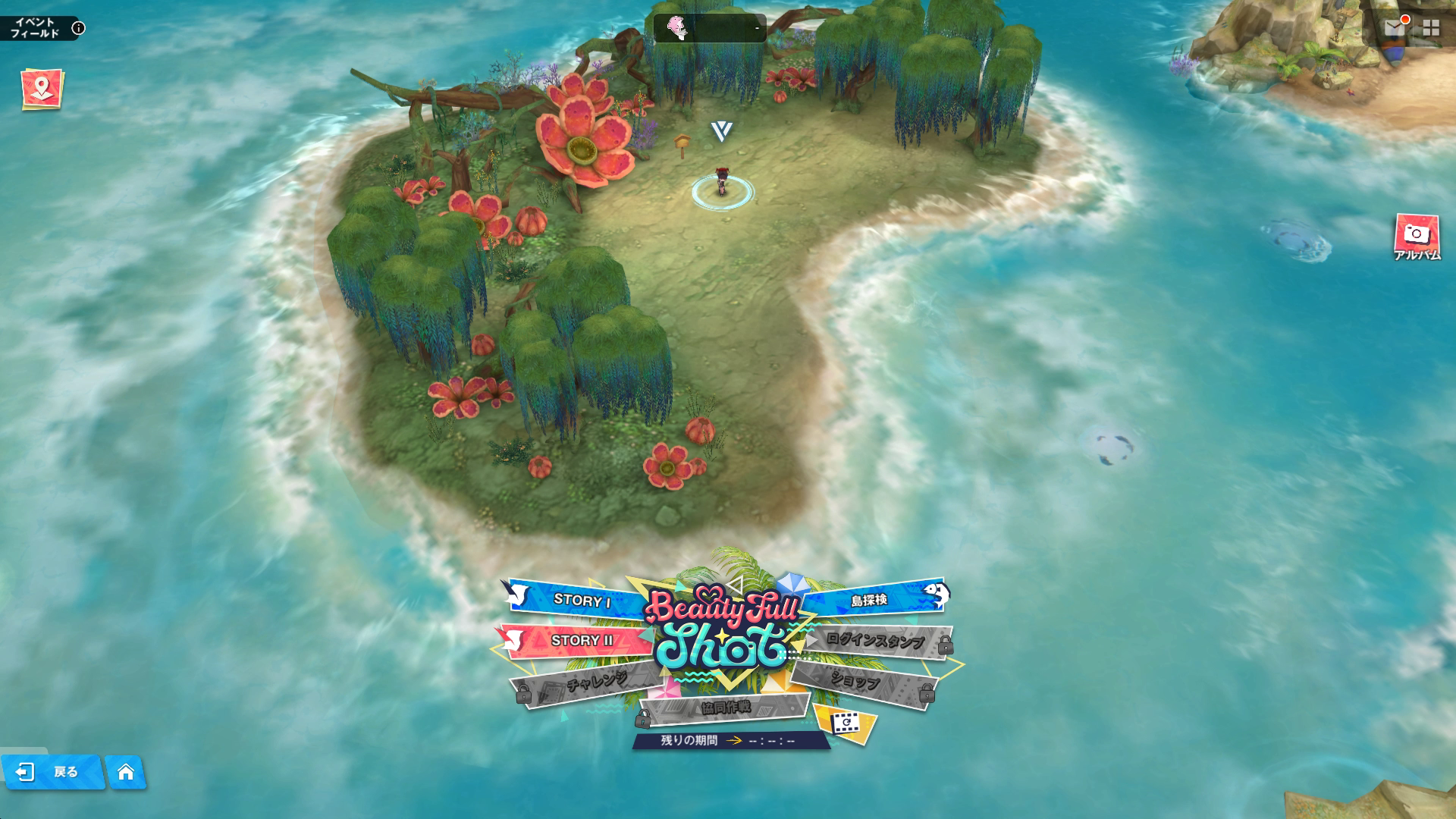Click the locked ログインスタンプ banner

pos(875,642)
